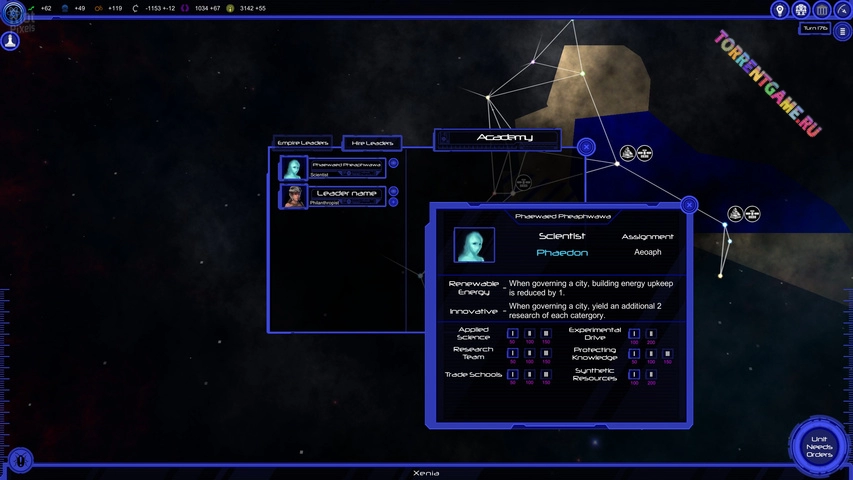Buy first Research Team skill level
This screenshot has height=480, width=853.
(513, 354)
